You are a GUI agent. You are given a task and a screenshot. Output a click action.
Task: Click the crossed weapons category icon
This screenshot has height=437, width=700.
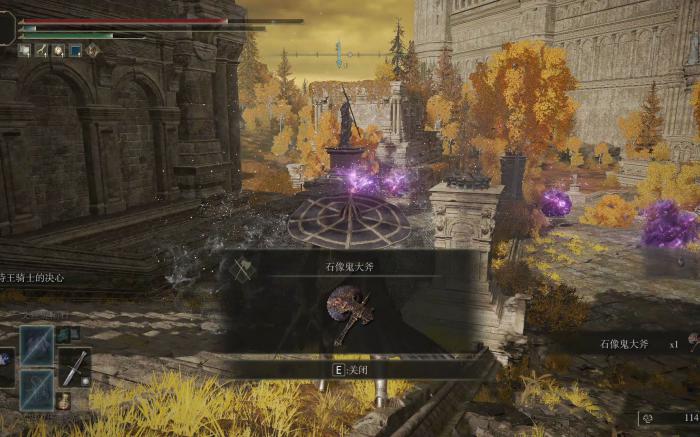point(241,269)
